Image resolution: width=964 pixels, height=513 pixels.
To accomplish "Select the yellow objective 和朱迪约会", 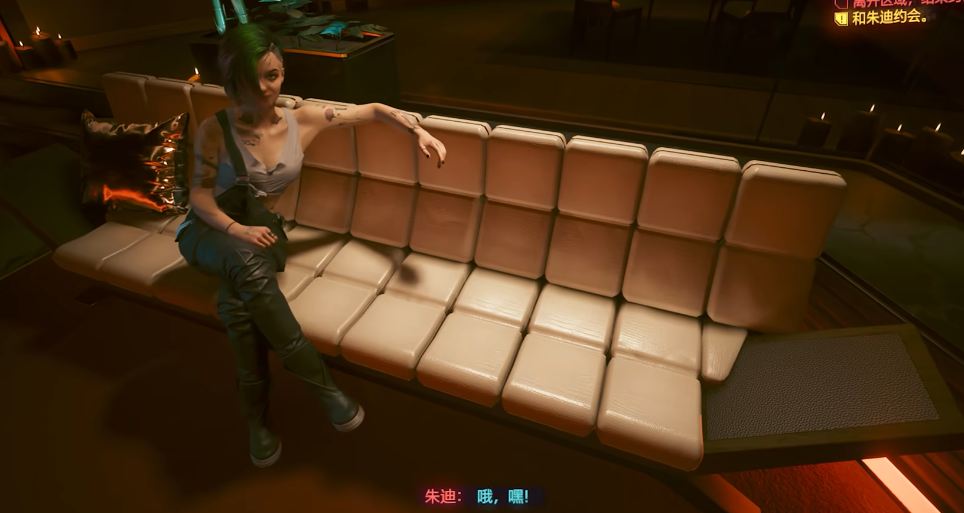I will tap(890, 17).
